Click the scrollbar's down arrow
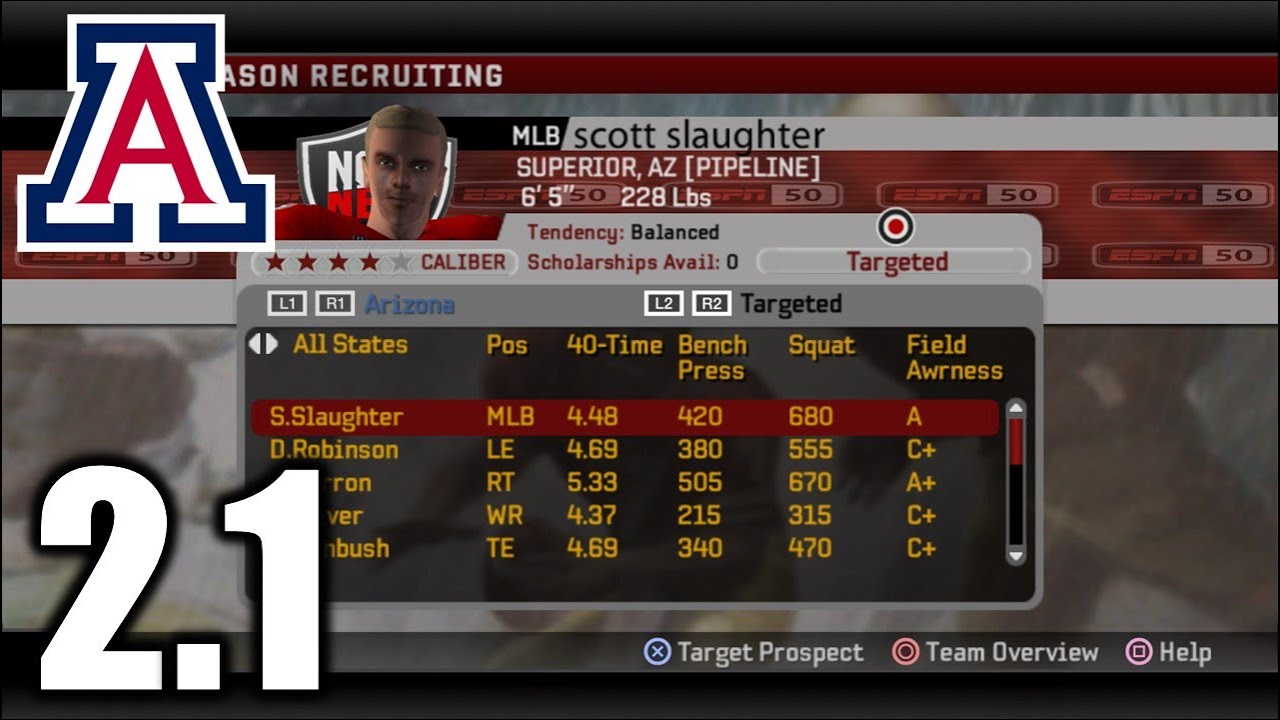 [1015, 555]
